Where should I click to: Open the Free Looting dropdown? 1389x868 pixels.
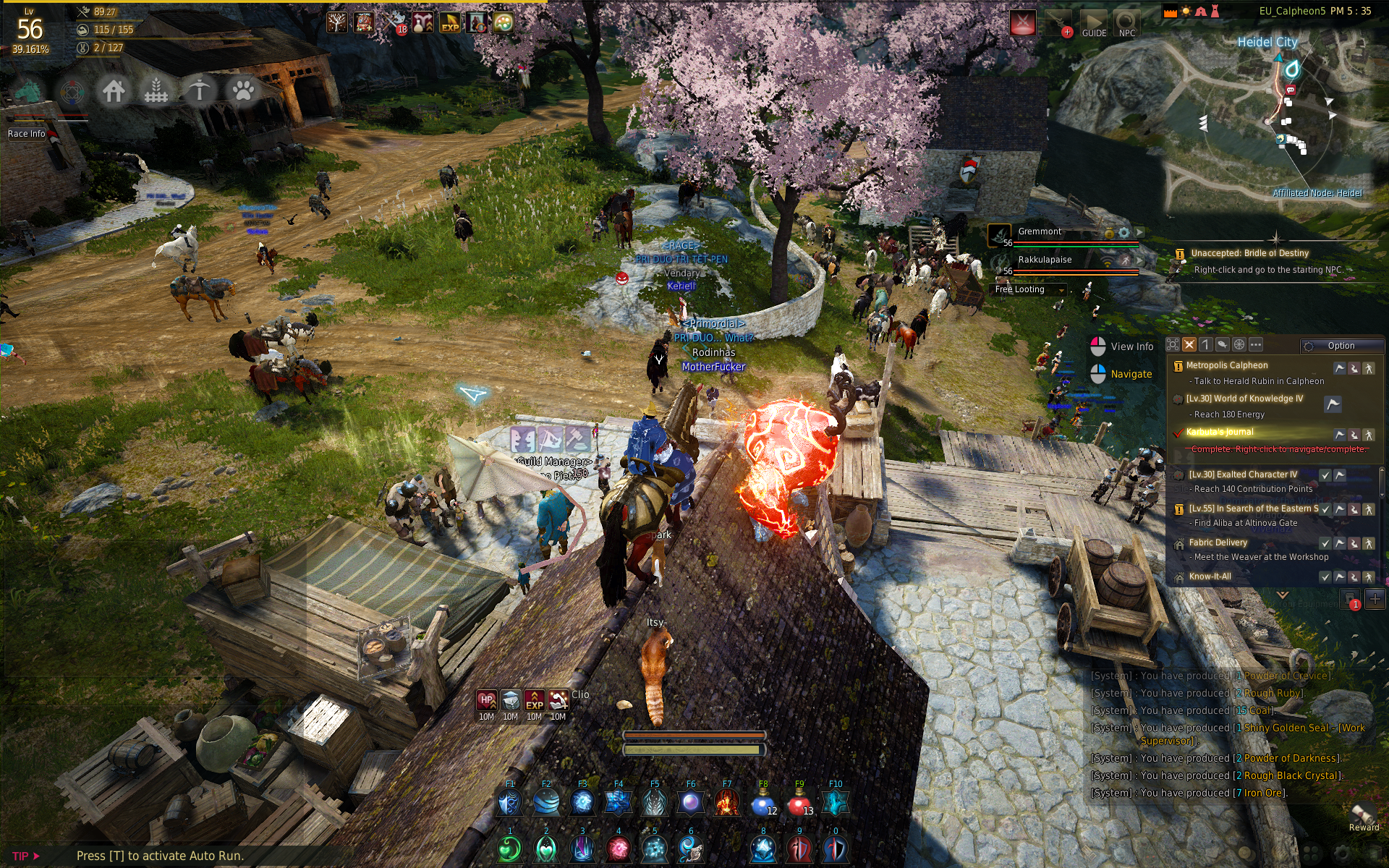click(x=1029, y=289)
